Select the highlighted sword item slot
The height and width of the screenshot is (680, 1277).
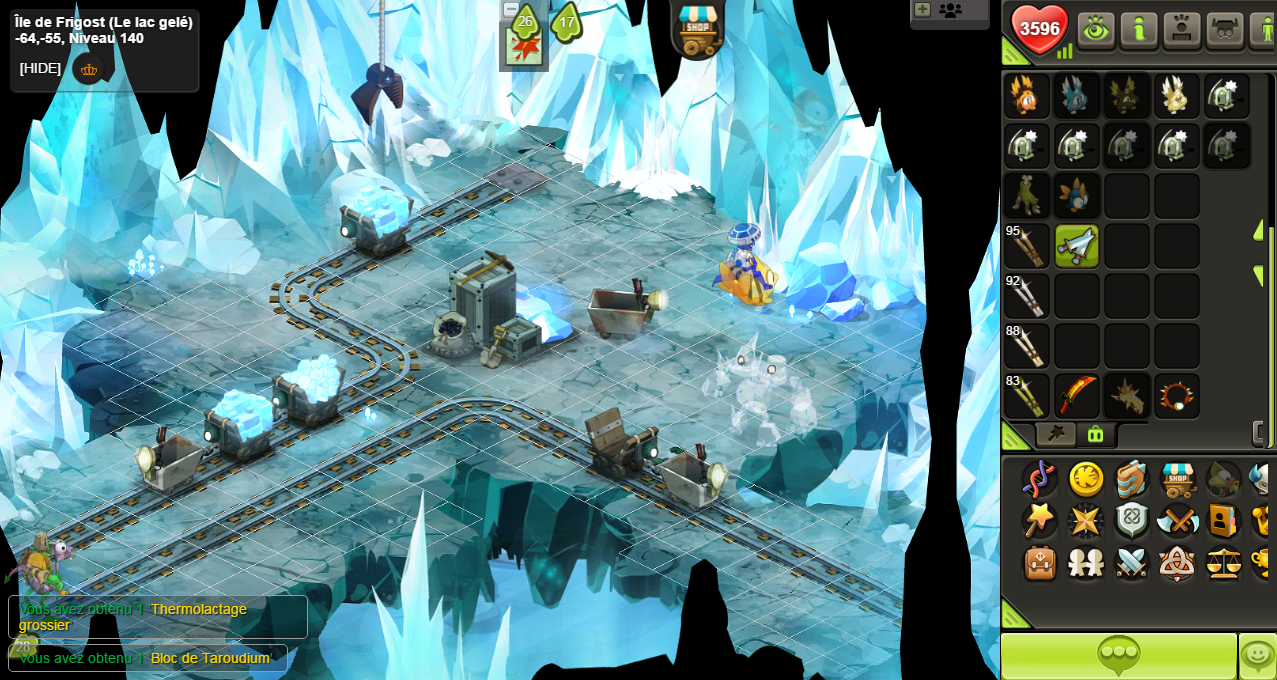[1077, 246]
